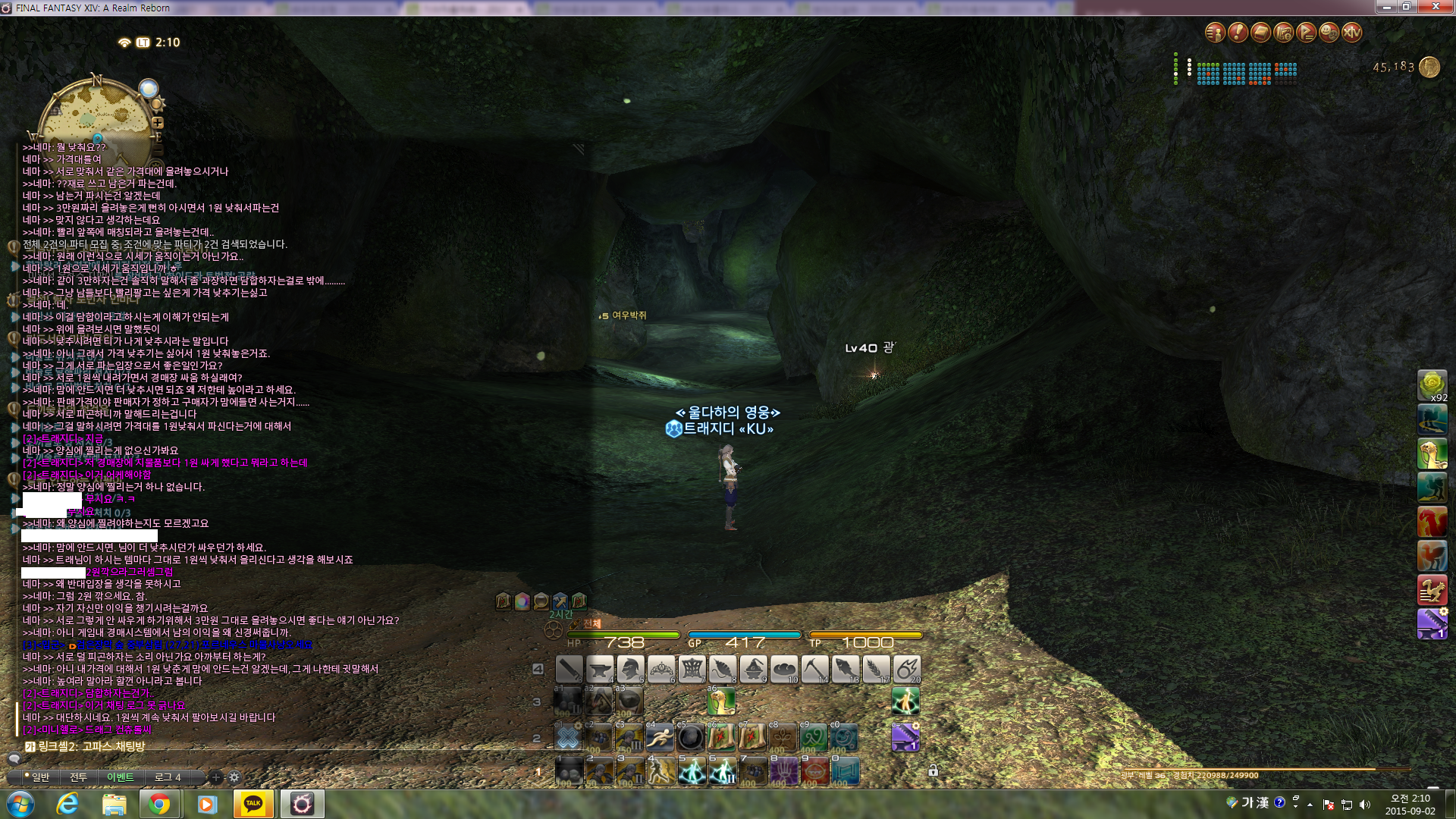Open the 로그 4 chat tab
Screen dimensions: 1456x819
(168, 777)
